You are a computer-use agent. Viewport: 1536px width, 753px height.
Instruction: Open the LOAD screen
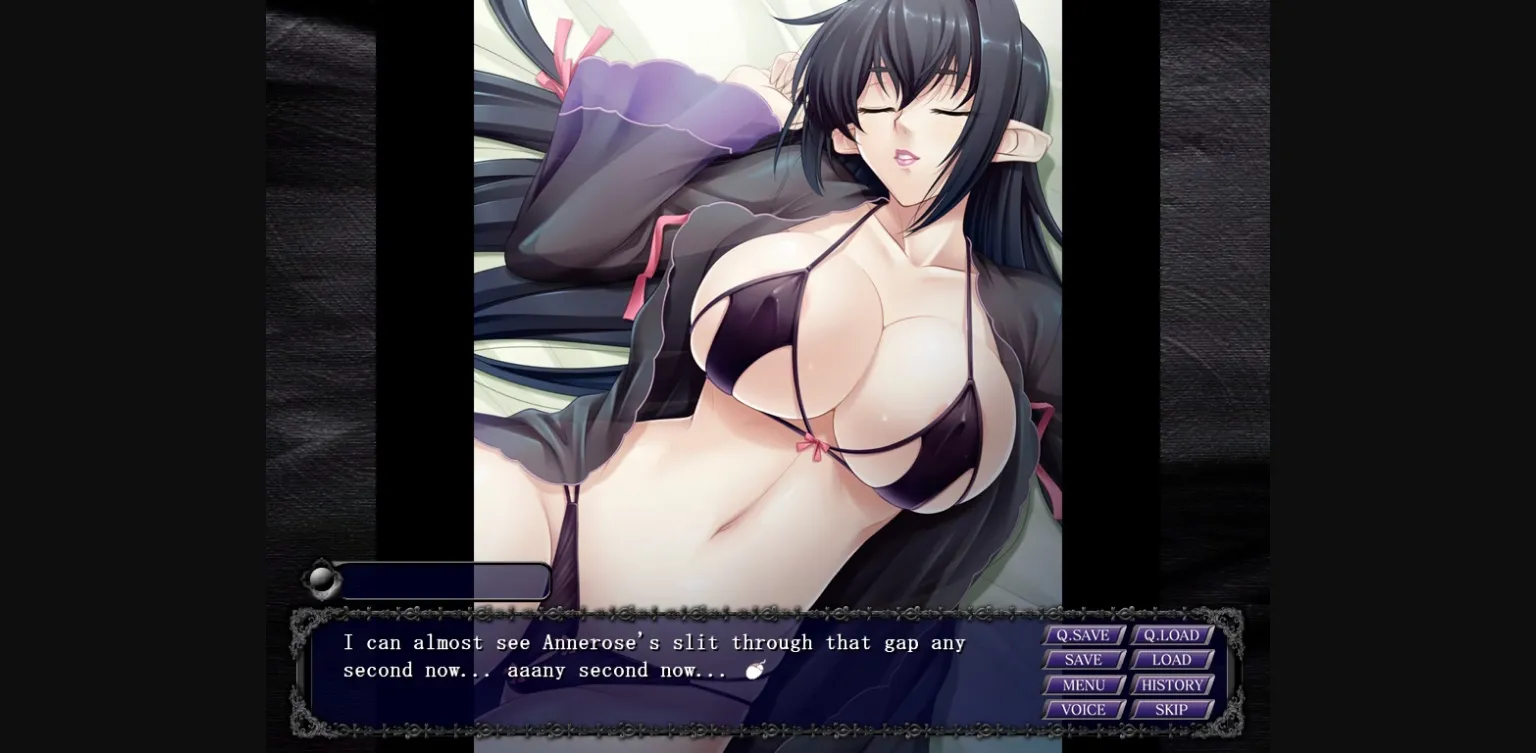(1170, 659)
